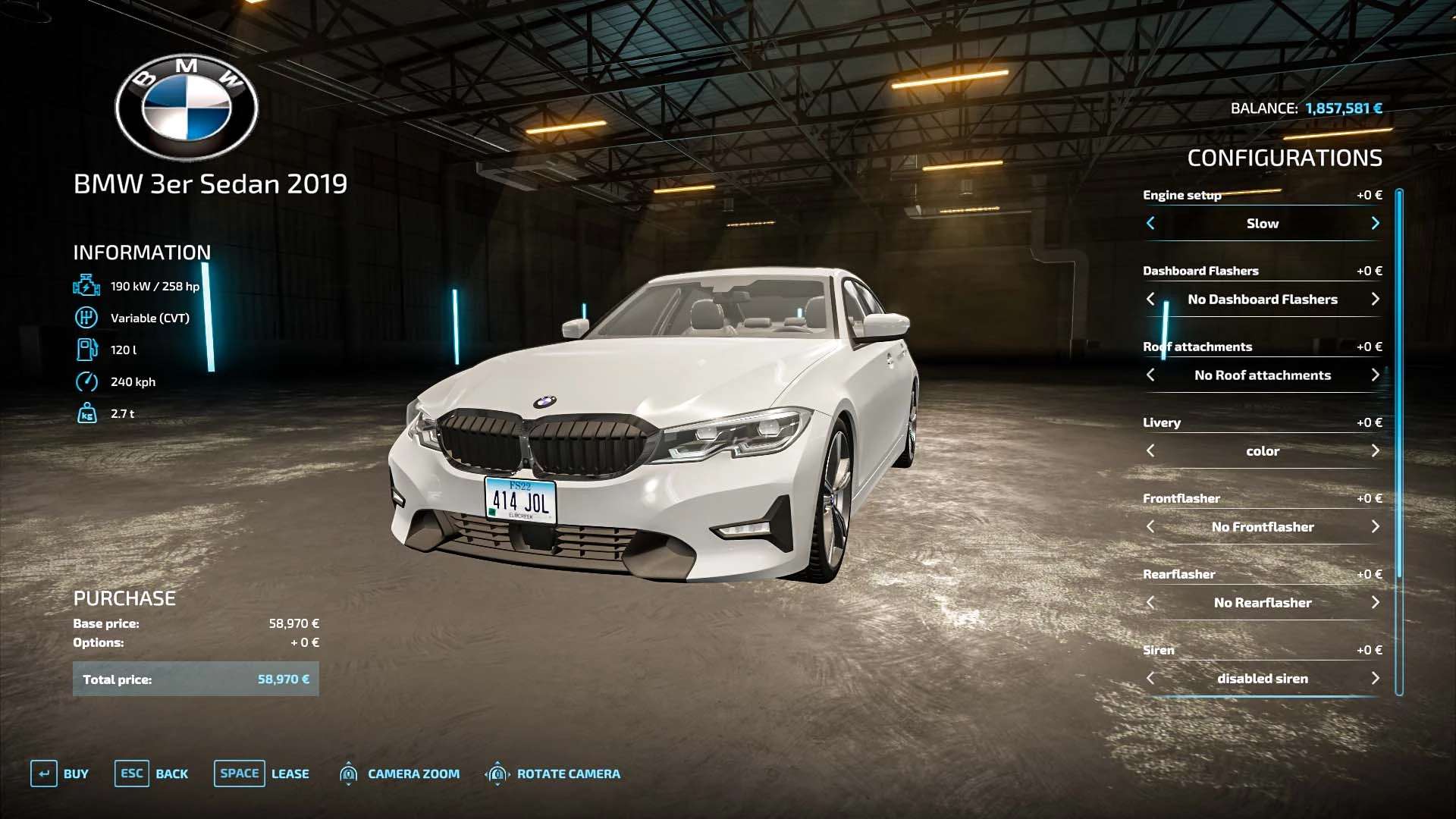Step Frontflasher back one option
Viewport: 1456px width, 819px height.
tap(1150, 526)
